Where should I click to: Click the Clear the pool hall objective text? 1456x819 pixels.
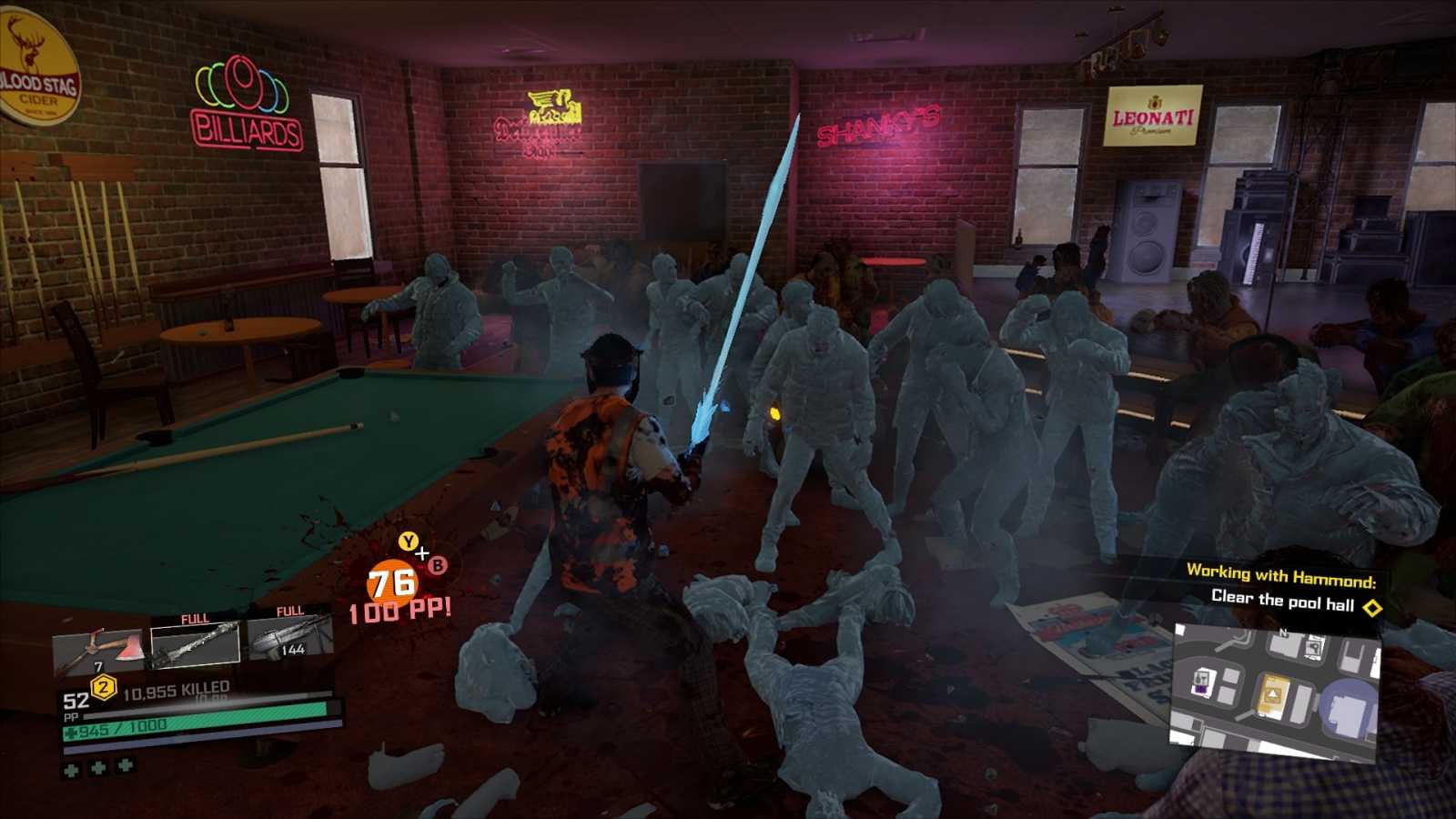click(1283, 600)
